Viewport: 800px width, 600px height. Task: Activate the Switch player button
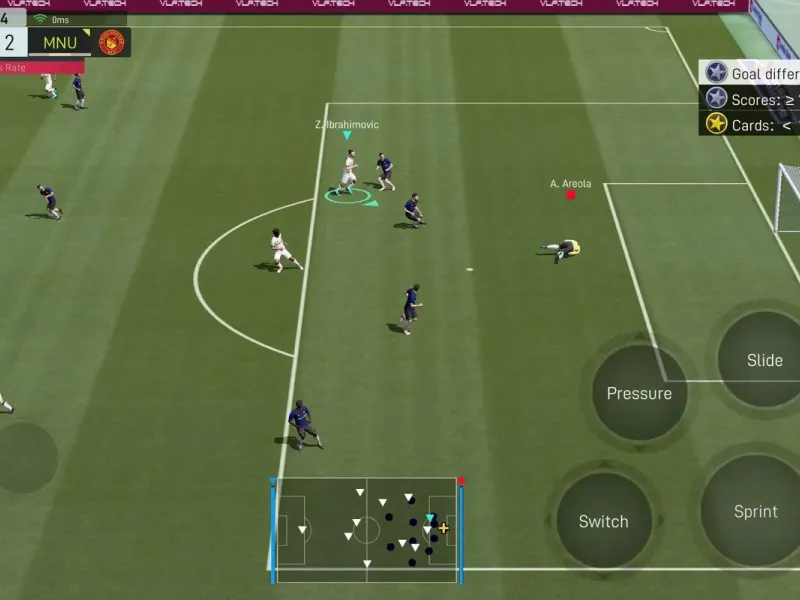point(603,521)
